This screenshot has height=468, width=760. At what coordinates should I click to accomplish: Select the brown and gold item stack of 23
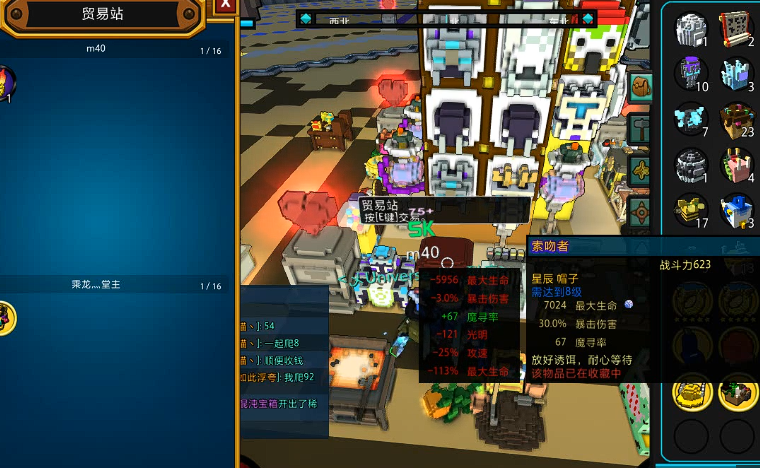tap(736, 119)
